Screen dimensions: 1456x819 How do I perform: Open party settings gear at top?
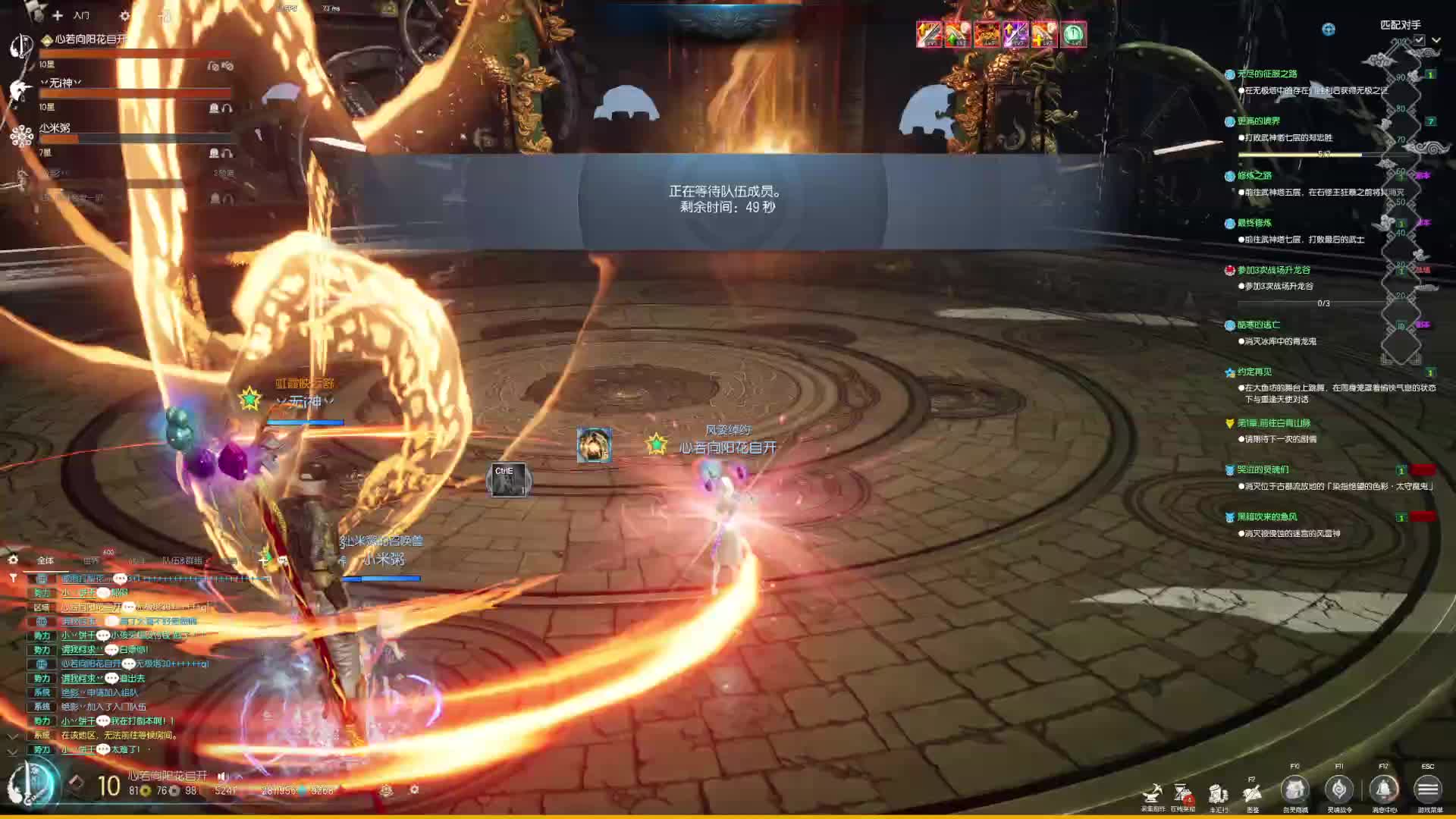click(x=125, y=15)
